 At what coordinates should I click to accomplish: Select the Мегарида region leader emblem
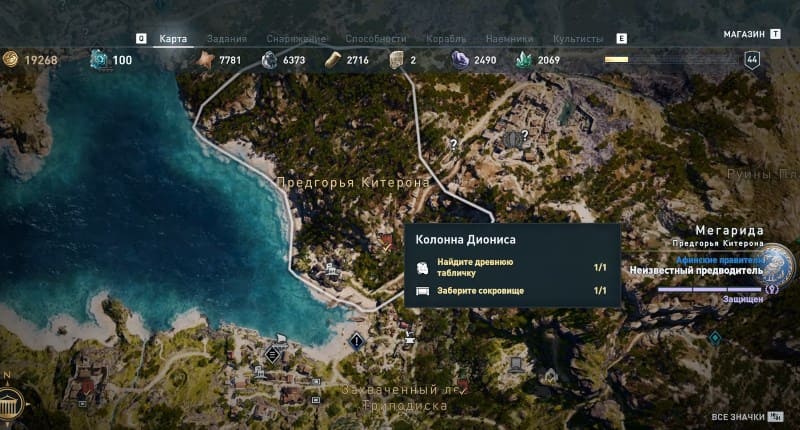(x=780, y=266)
